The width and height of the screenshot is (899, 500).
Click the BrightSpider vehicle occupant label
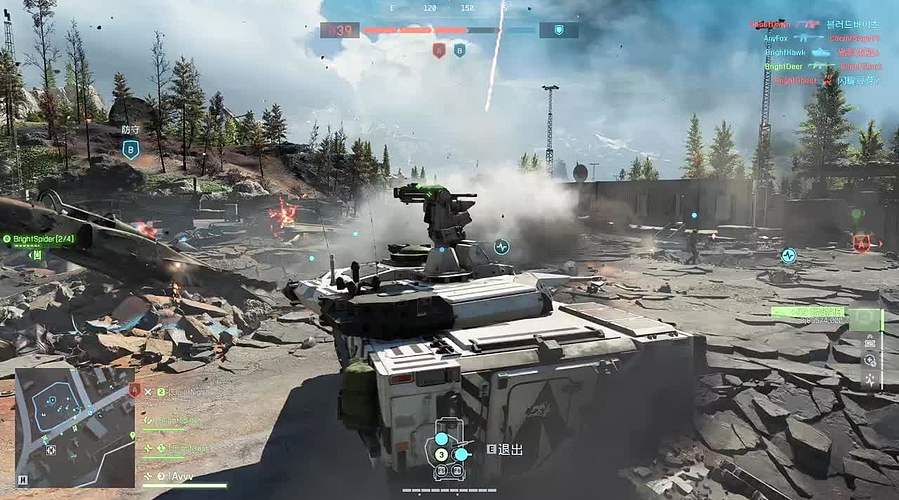38,239
